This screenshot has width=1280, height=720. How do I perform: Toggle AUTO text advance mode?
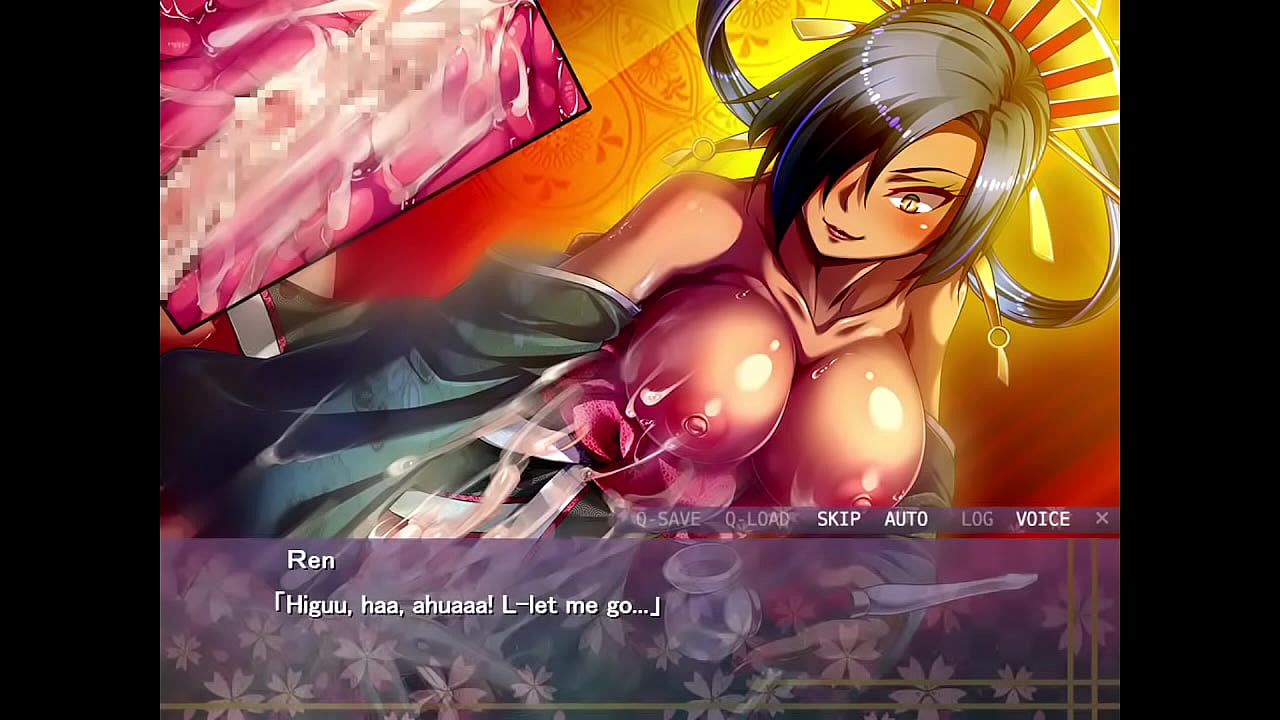point(906,519)
